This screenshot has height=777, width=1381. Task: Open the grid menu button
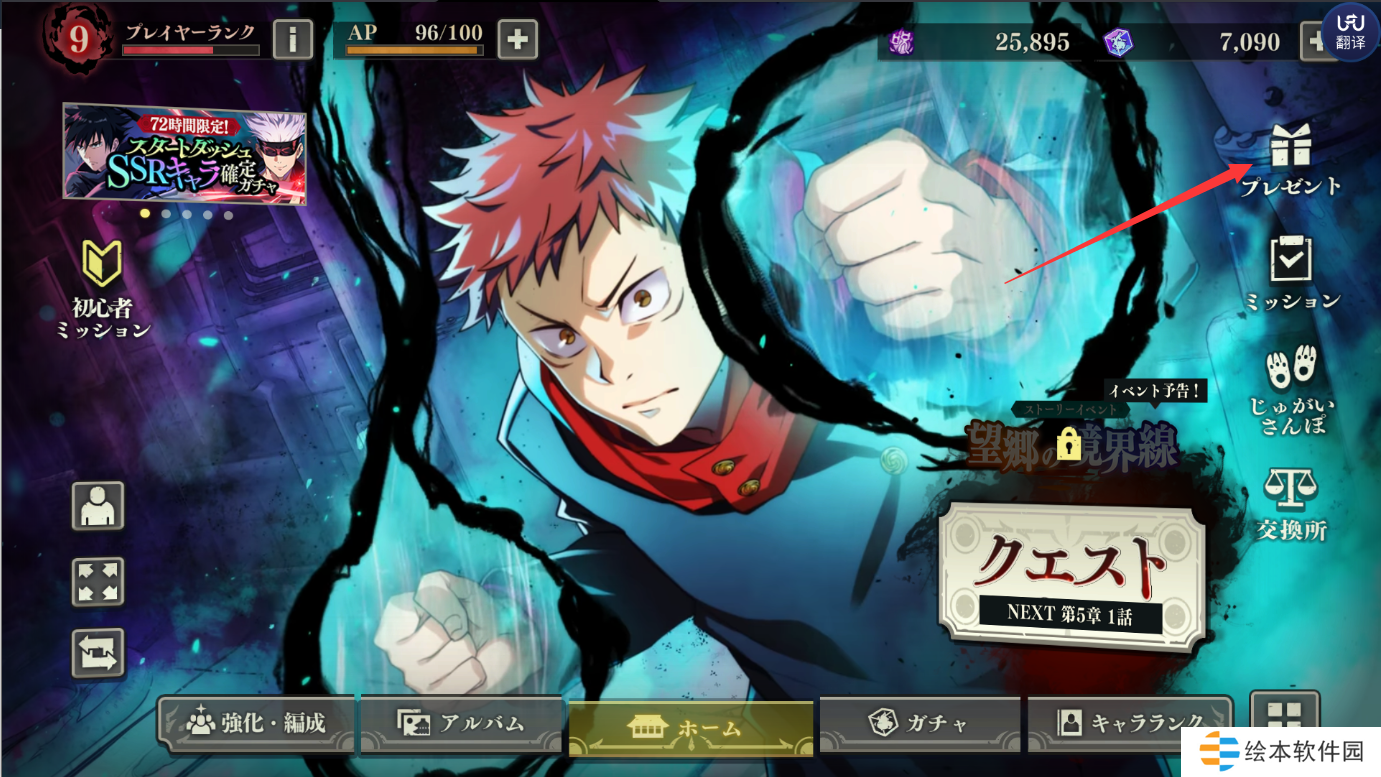1284,717
